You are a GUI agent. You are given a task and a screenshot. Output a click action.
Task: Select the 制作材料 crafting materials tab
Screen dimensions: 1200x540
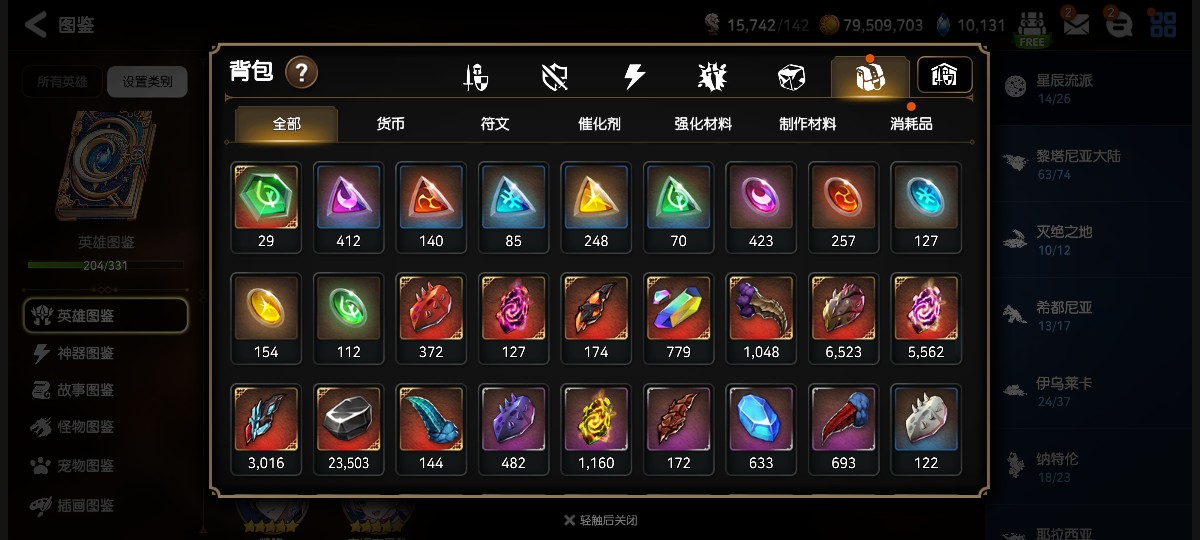click(x=807, y=124)
